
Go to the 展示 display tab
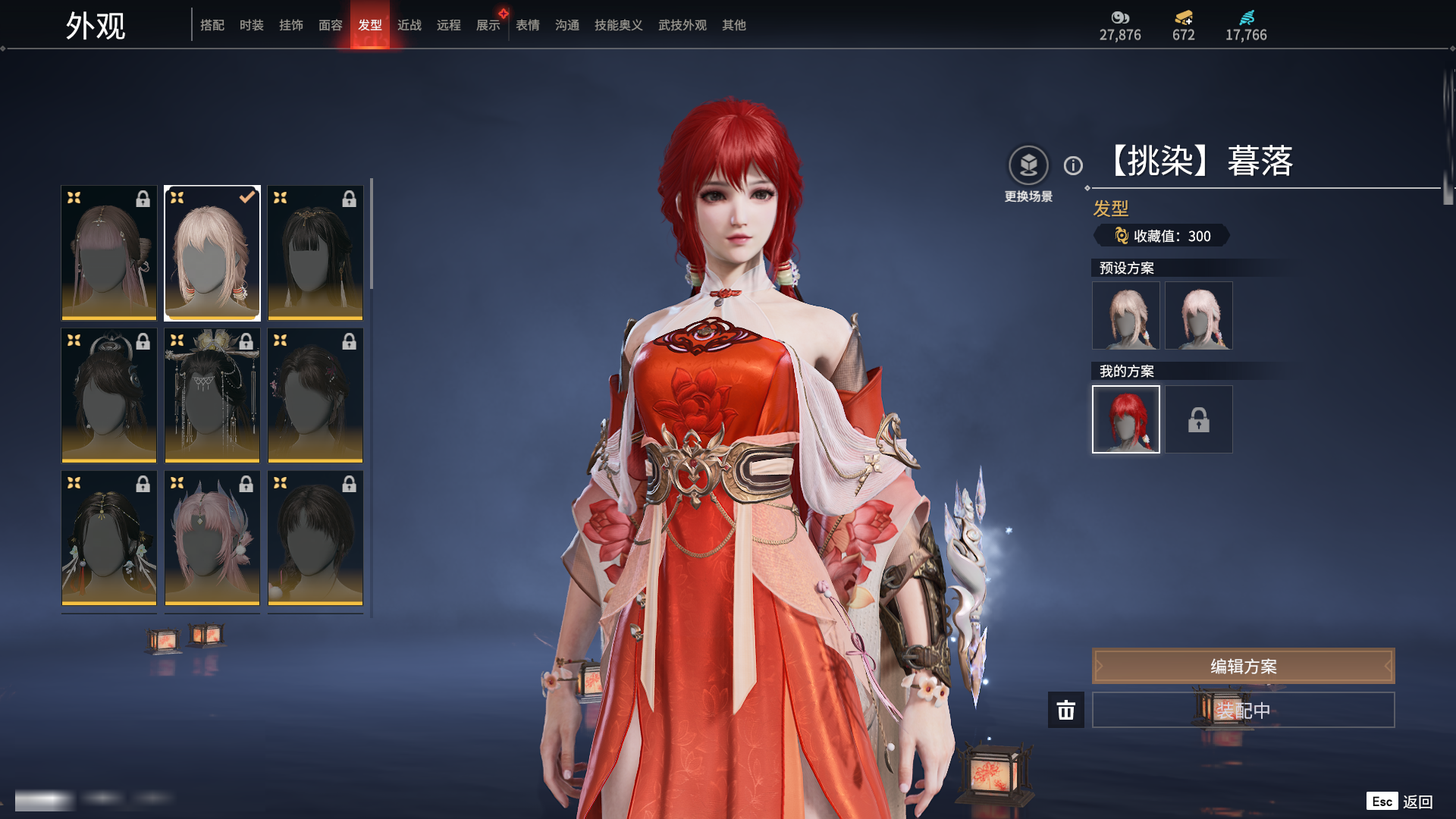point(488,25)
